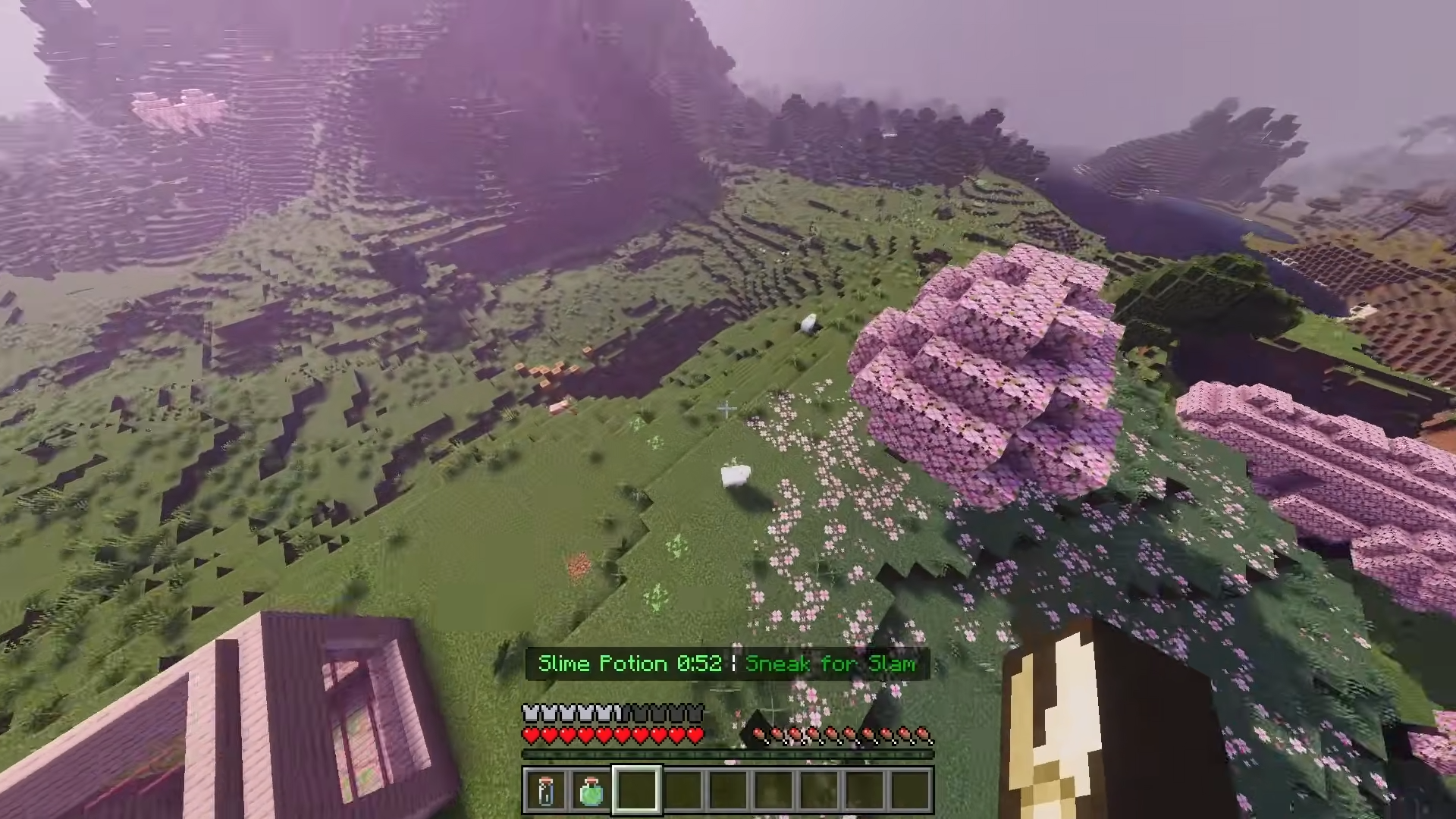Select the green Slime Potion in the hotbar

592,791
